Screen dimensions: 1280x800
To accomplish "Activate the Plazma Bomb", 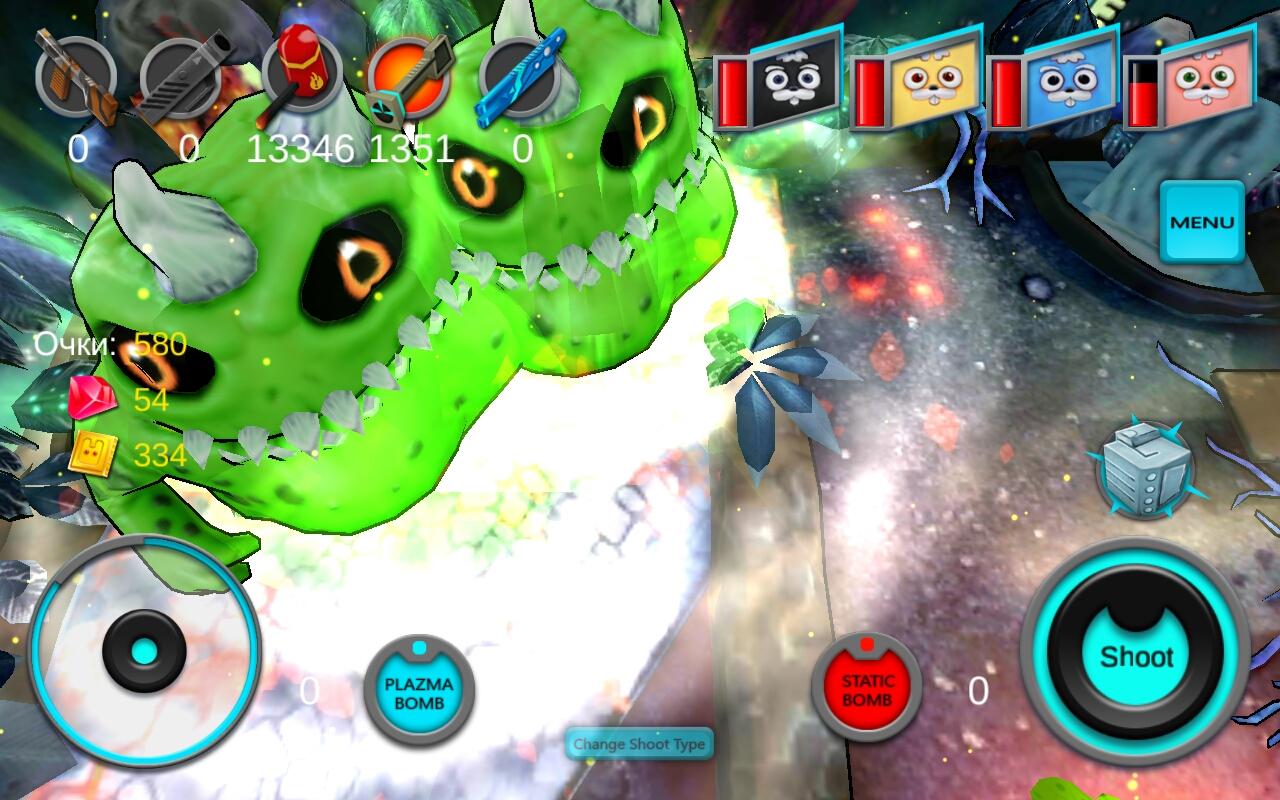I will point(419,691).
